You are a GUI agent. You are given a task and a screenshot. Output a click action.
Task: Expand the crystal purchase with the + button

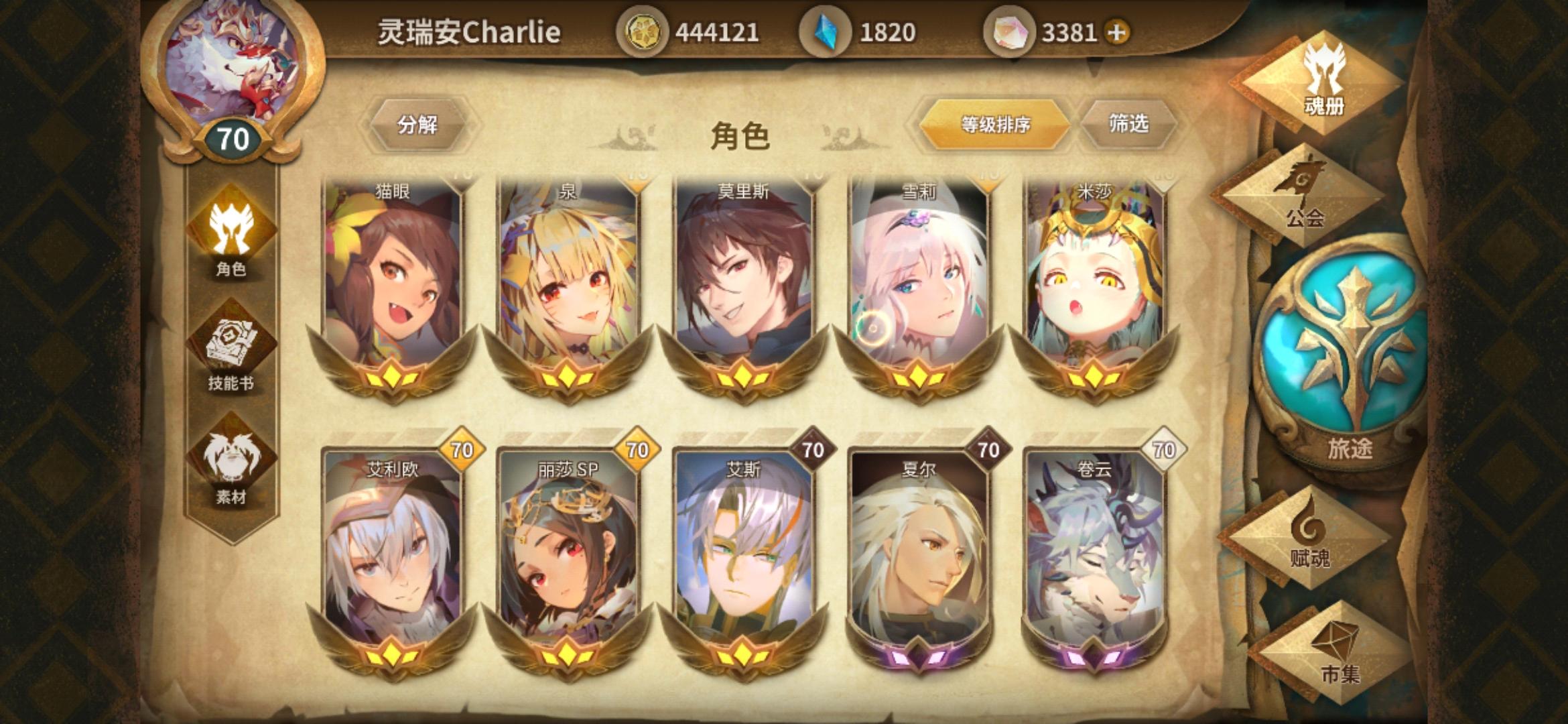pyautogui.click(x=1116, y=30)
